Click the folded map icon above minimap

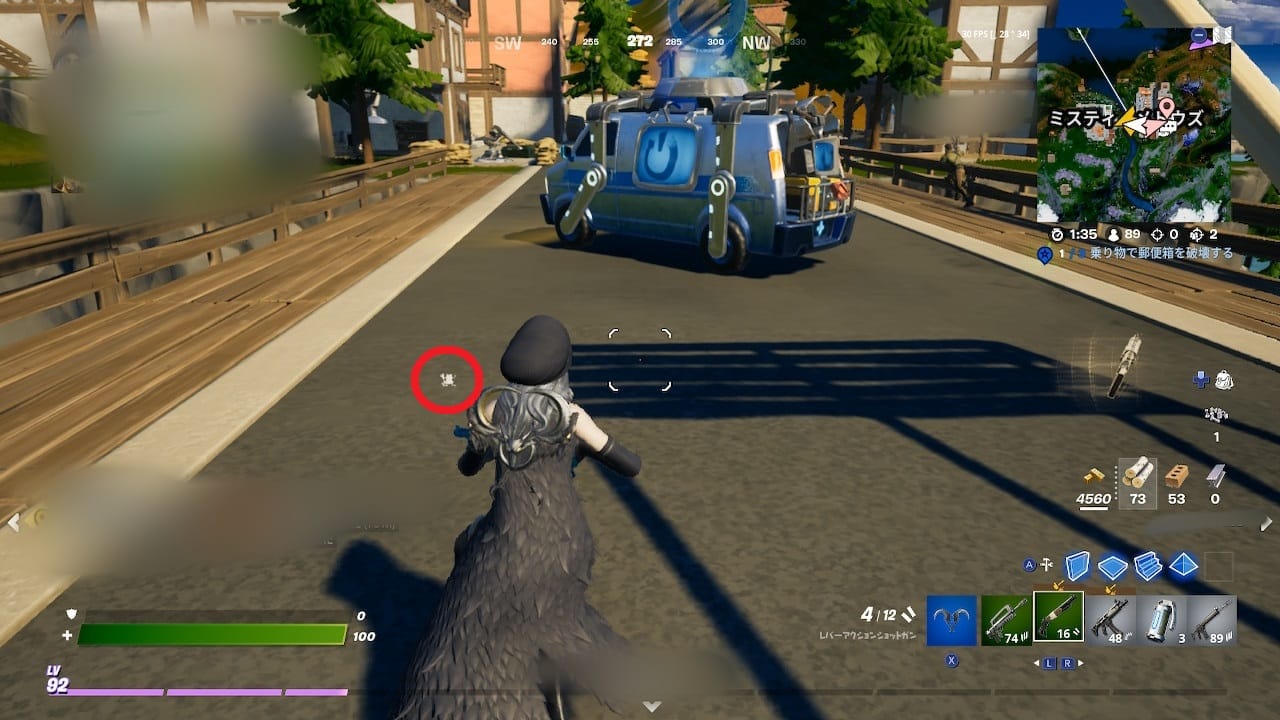click(x=1221, y=36)
